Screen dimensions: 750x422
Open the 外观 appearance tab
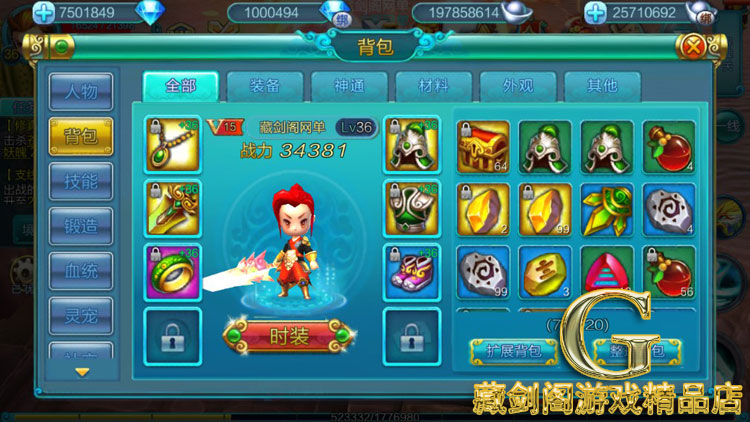[517, 86]
